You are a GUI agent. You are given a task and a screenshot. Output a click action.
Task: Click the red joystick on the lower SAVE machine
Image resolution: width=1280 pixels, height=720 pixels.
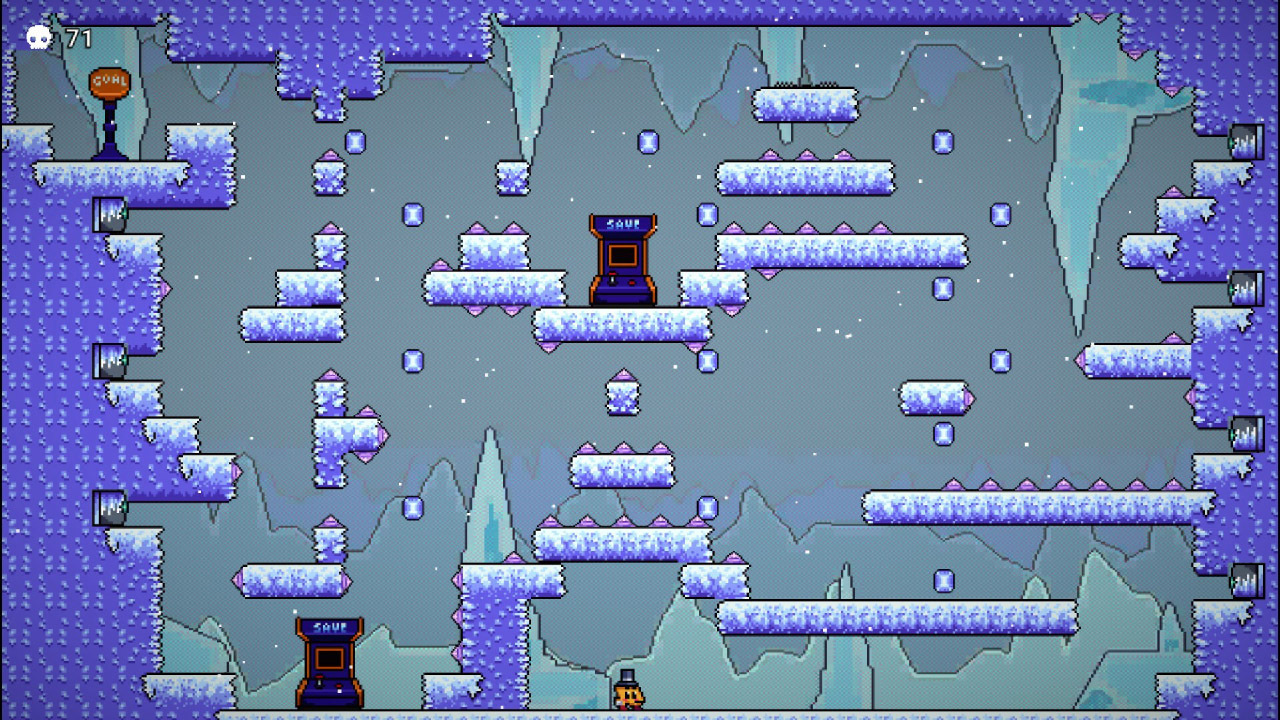pyautogui.click(x=319, y=676)
